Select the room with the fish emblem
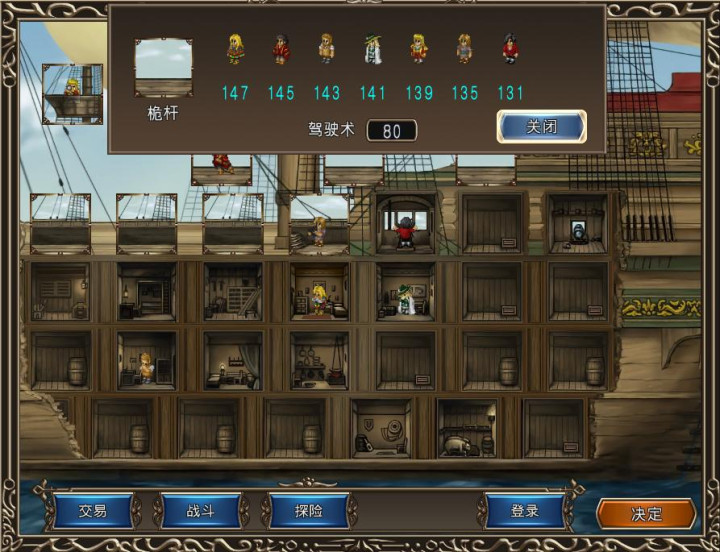 pyautogui.click(x=383, y=430)
